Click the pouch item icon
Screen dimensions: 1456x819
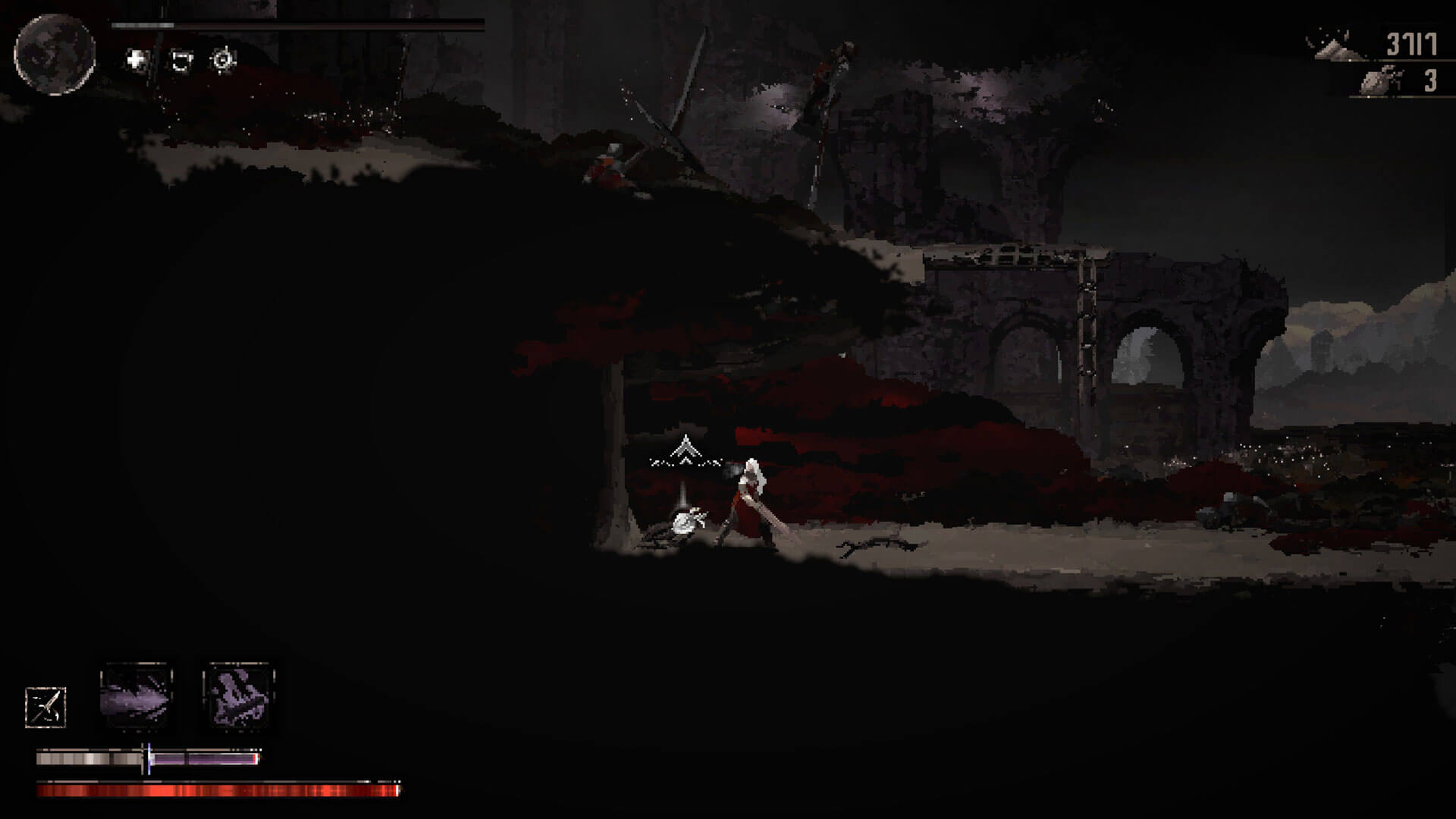1380,81
